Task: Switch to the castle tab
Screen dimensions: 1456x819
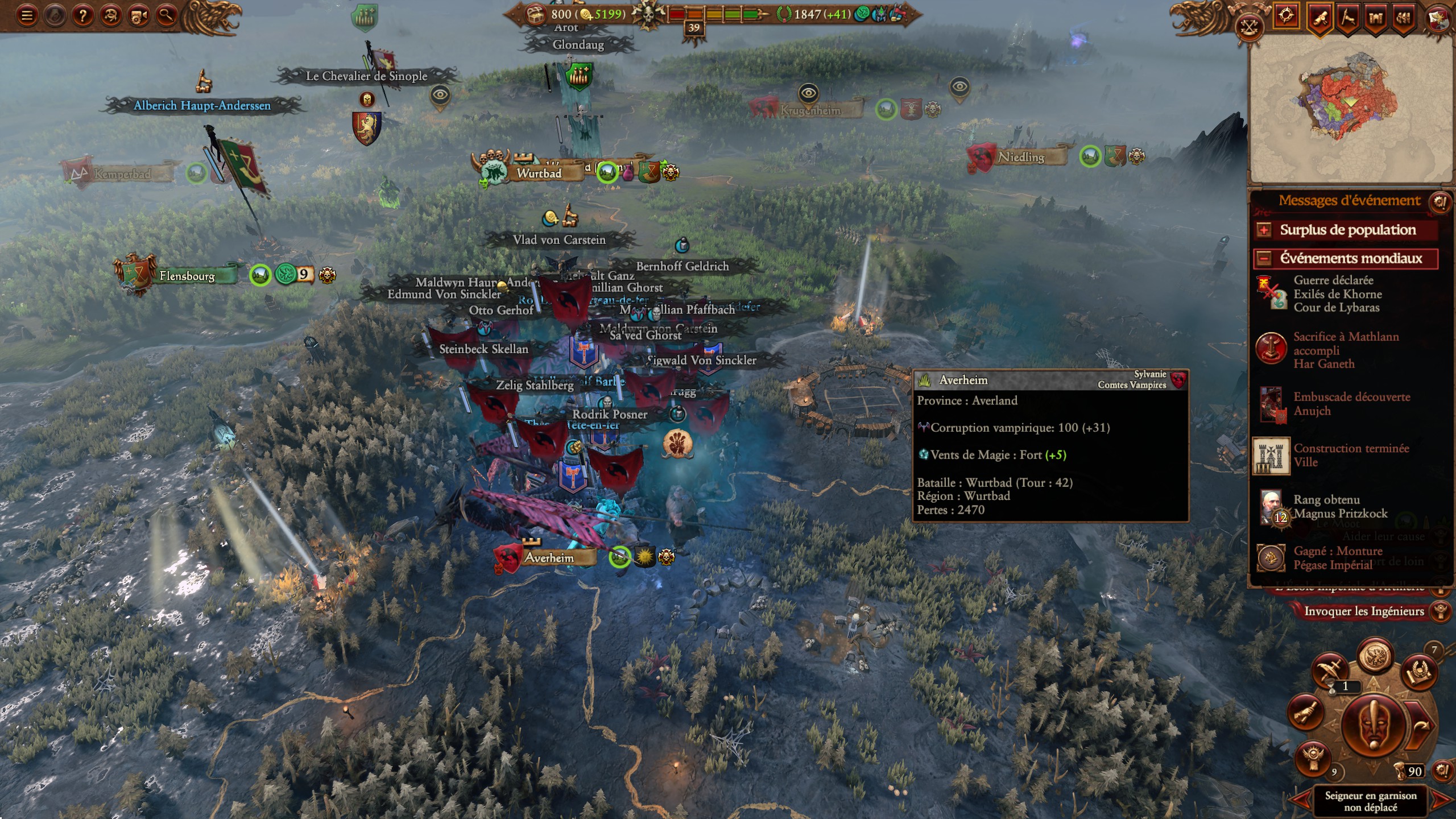Action: (x=1376, y=18)
